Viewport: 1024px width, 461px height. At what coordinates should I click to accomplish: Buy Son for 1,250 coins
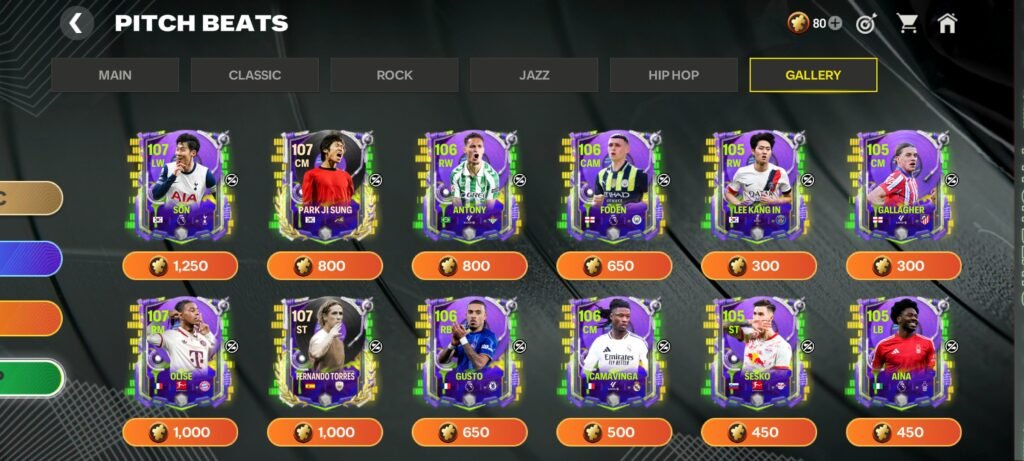tap(180, 266)
